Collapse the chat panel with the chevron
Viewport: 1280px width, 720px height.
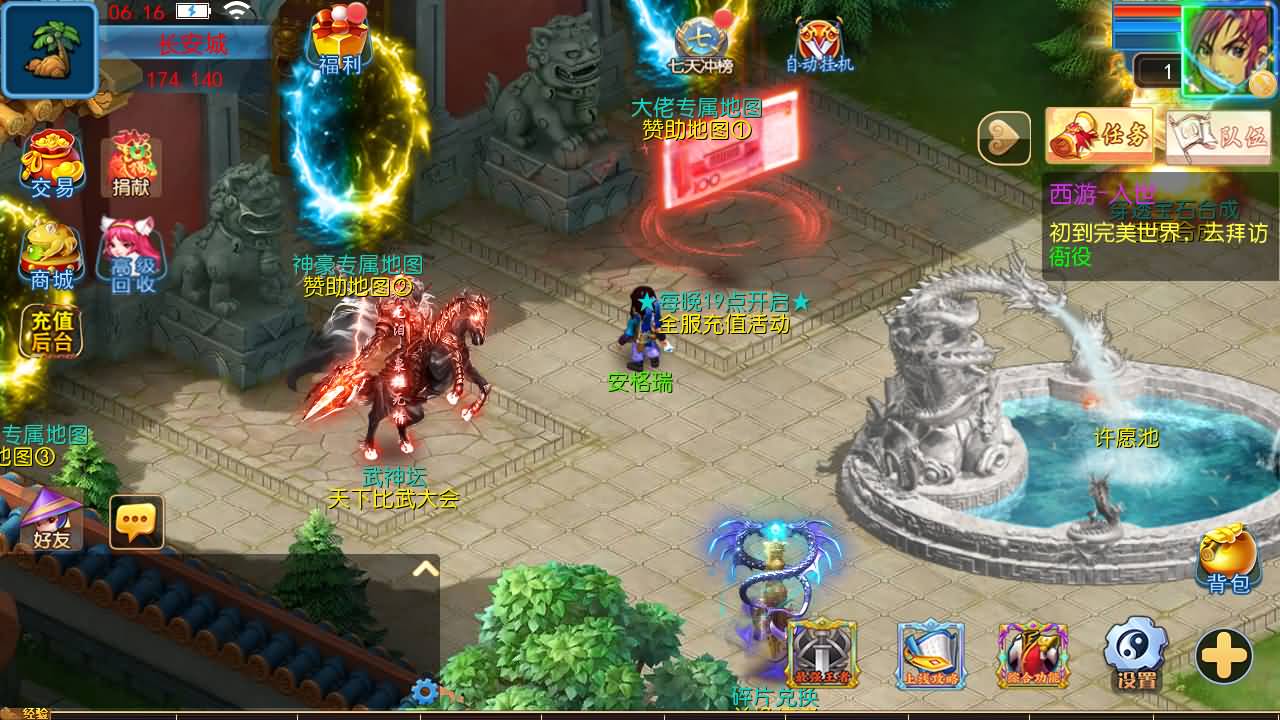tap(424, 566)
